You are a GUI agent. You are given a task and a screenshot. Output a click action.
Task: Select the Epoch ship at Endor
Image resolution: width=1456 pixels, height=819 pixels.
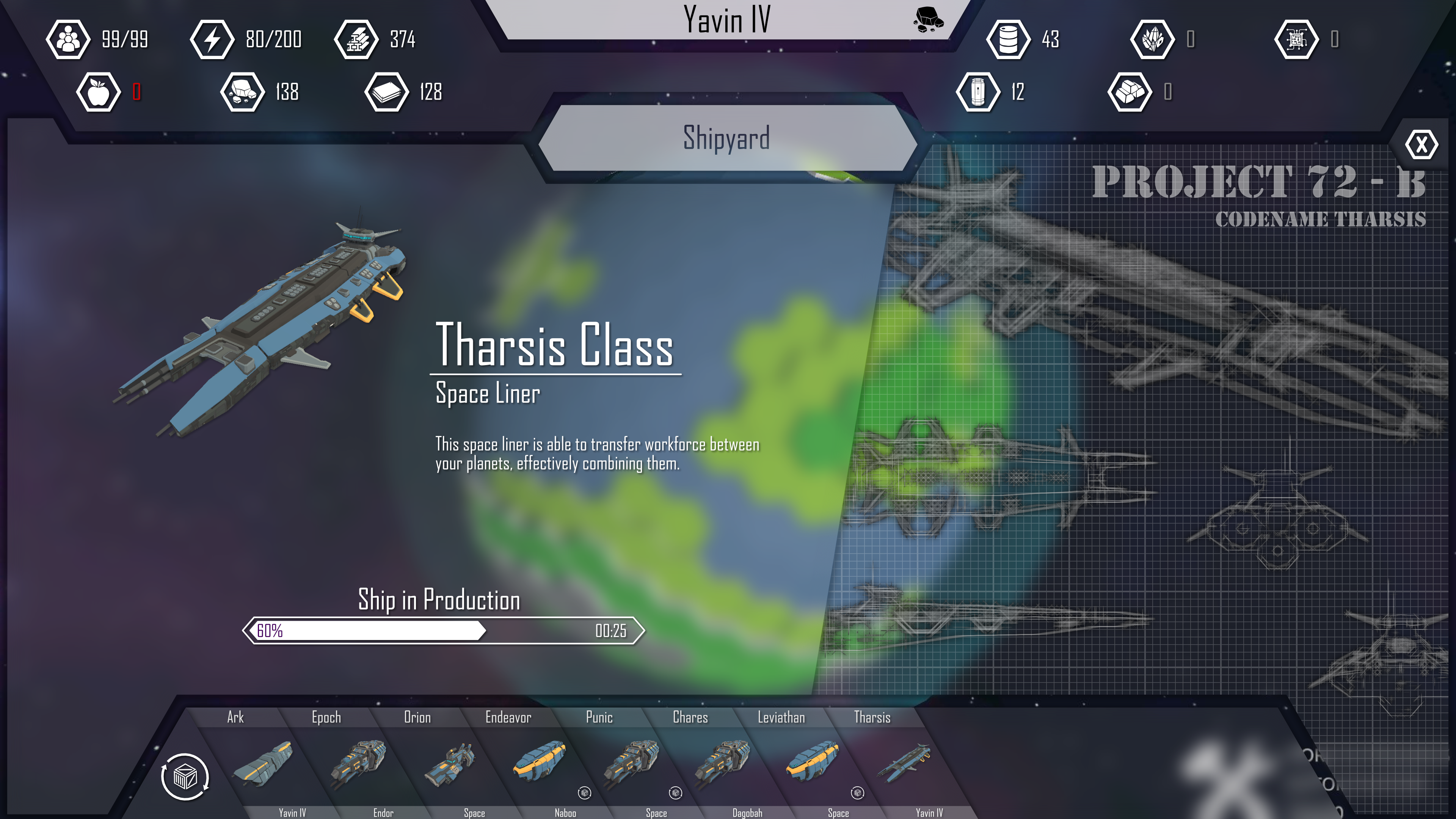[x=357, y=763]
